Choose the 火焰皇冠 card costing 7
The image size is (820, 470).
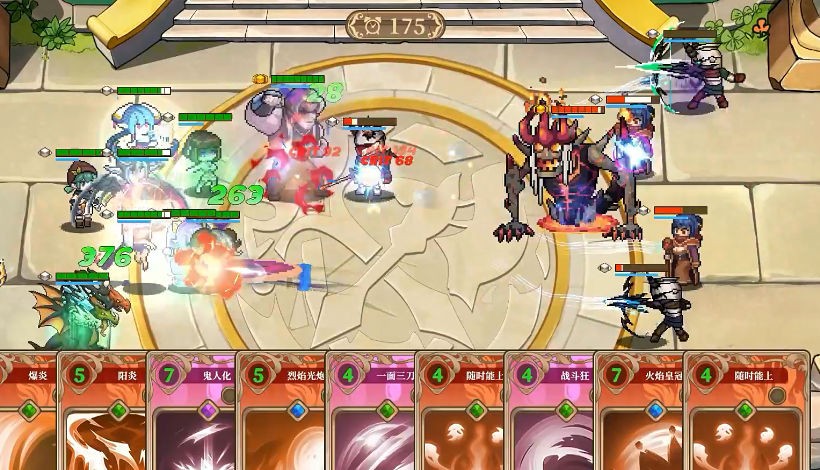click(638, 412)
